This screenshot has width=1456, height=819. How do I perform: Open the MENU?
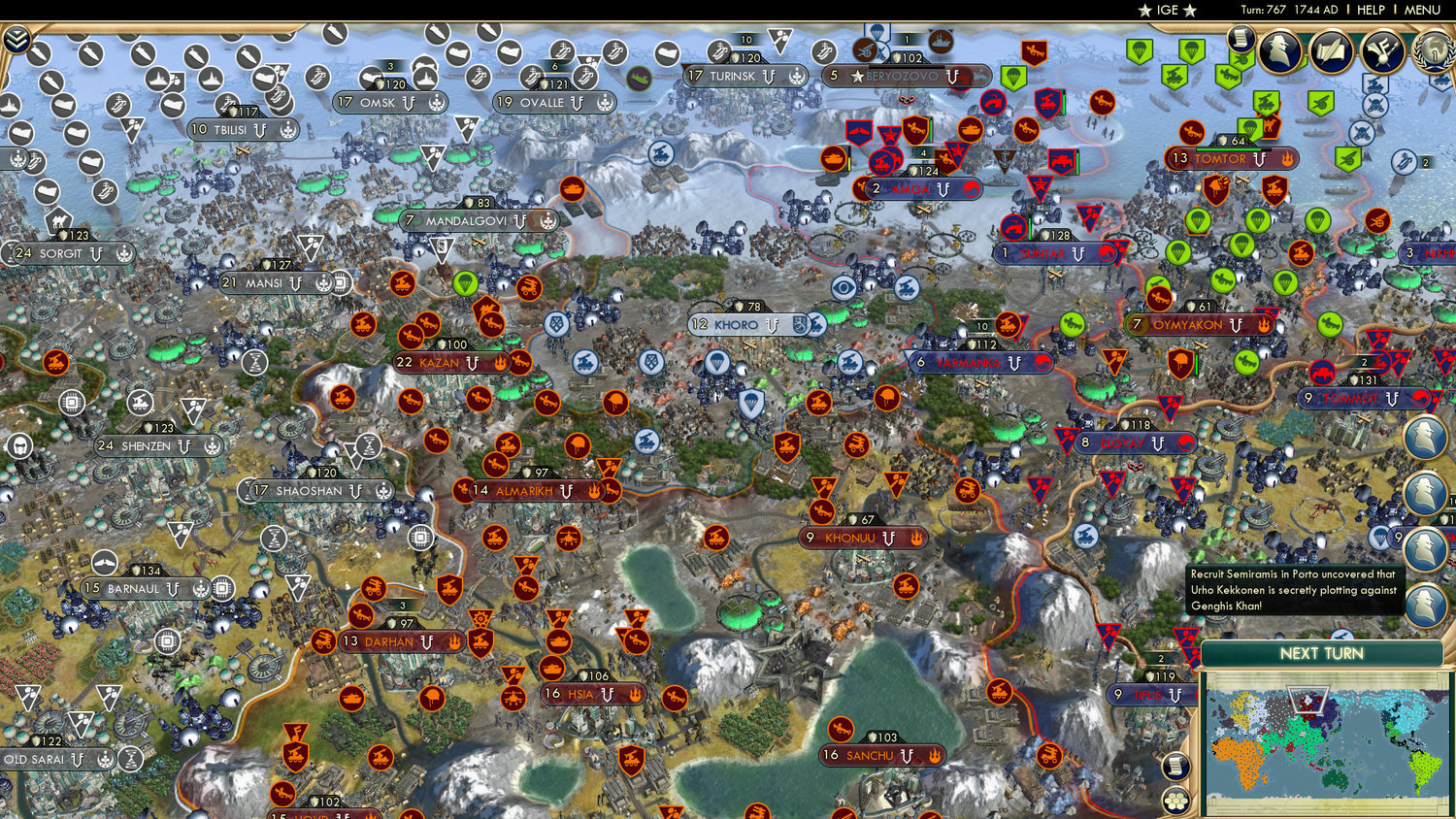[x=1421, y=10]
